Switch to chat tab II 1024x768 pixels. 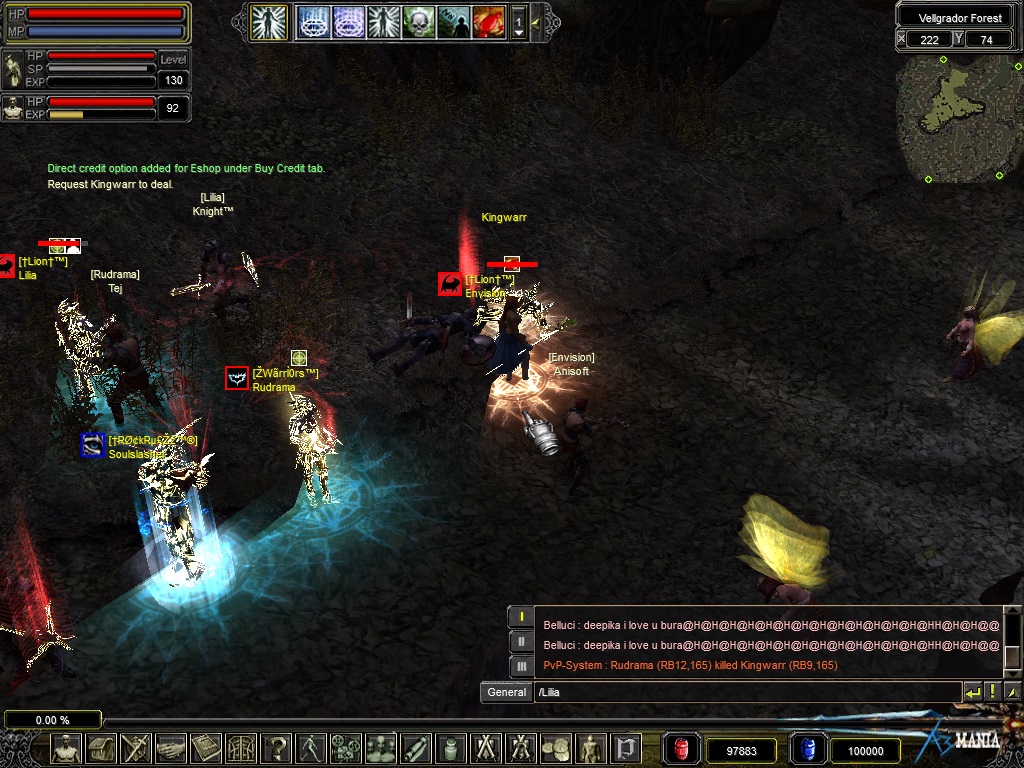[520, 642]
